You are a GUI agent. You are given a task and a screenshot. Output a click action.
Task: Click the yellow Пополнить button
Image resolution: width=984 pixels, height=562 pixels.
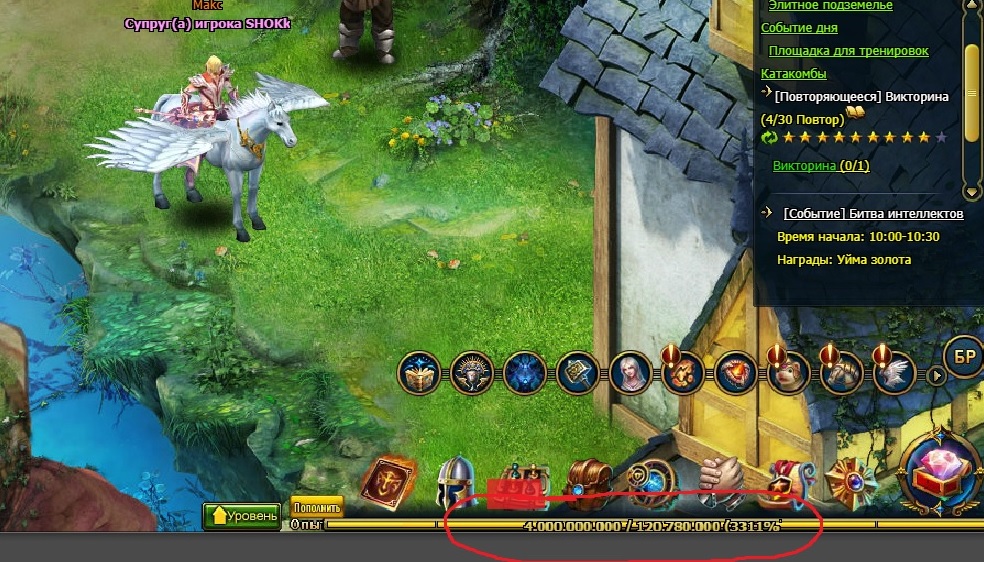click(317, 505)
